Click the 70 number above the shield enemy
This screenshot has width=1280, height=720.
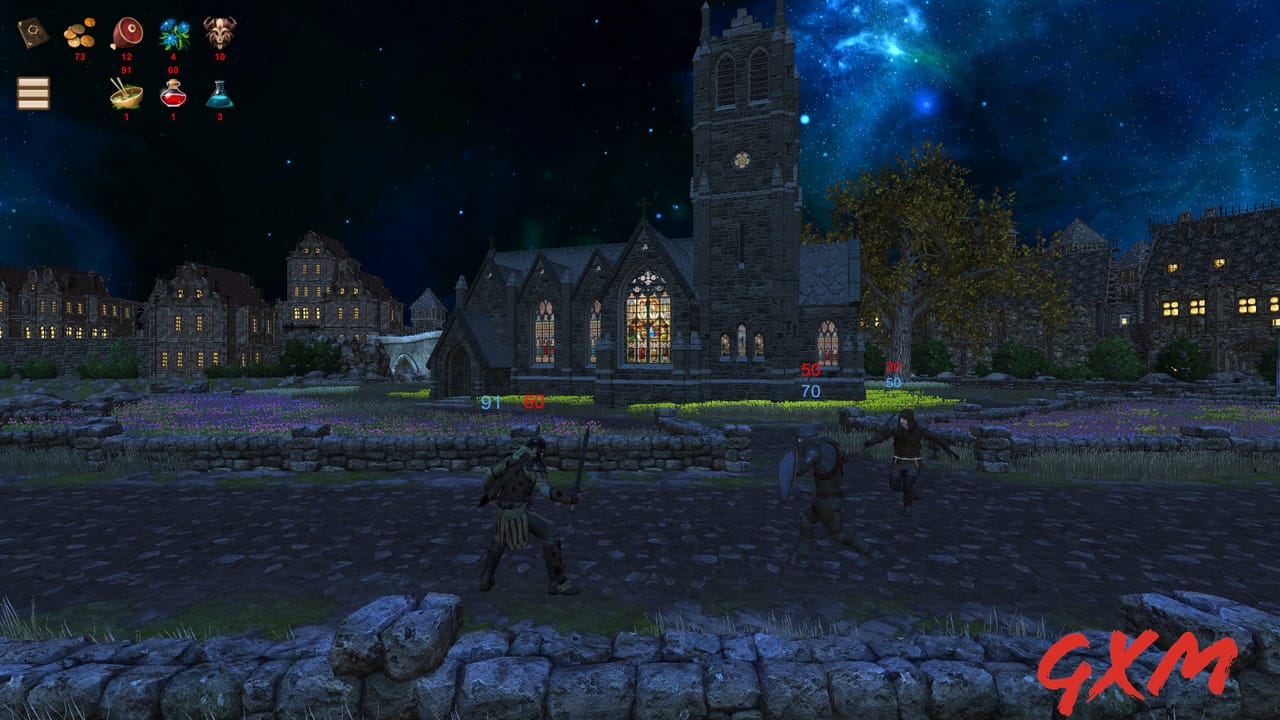(x=810, y=391)
